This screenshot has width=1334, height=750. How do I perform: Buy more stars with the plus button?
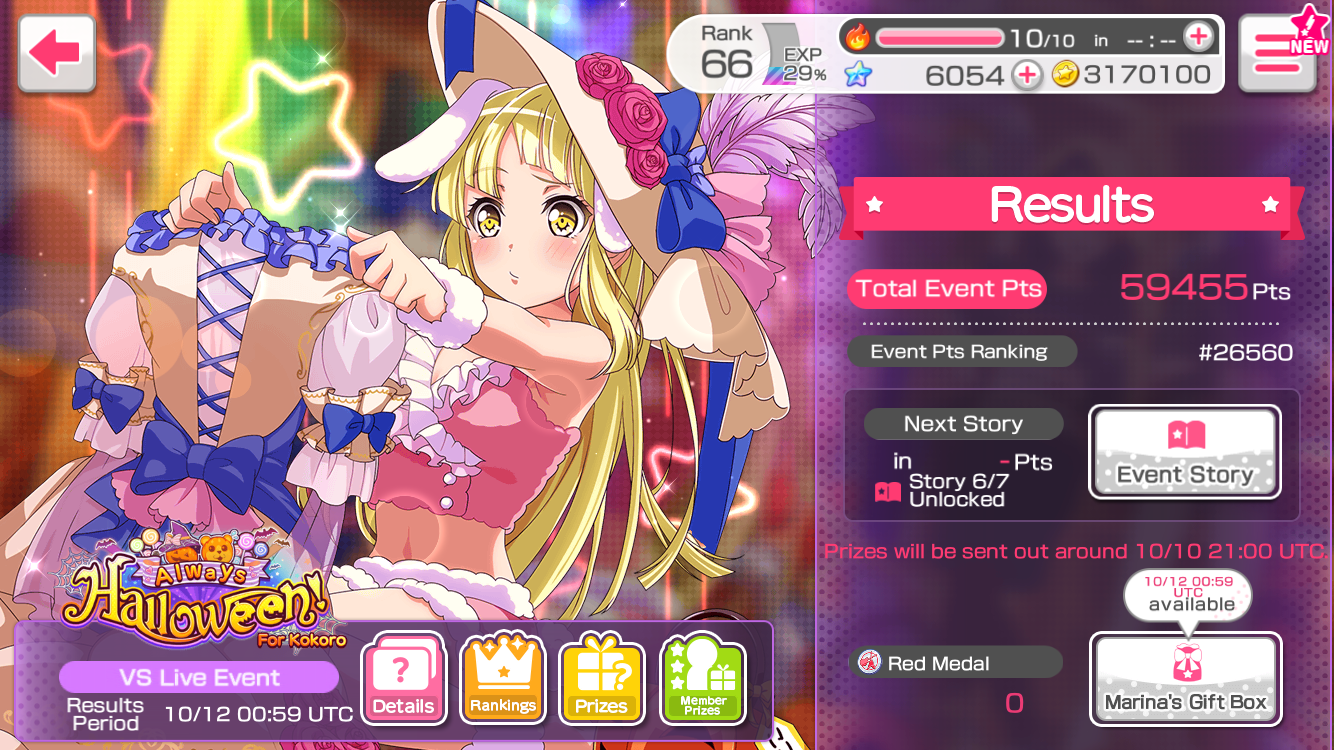click(x=1026, y=75)
